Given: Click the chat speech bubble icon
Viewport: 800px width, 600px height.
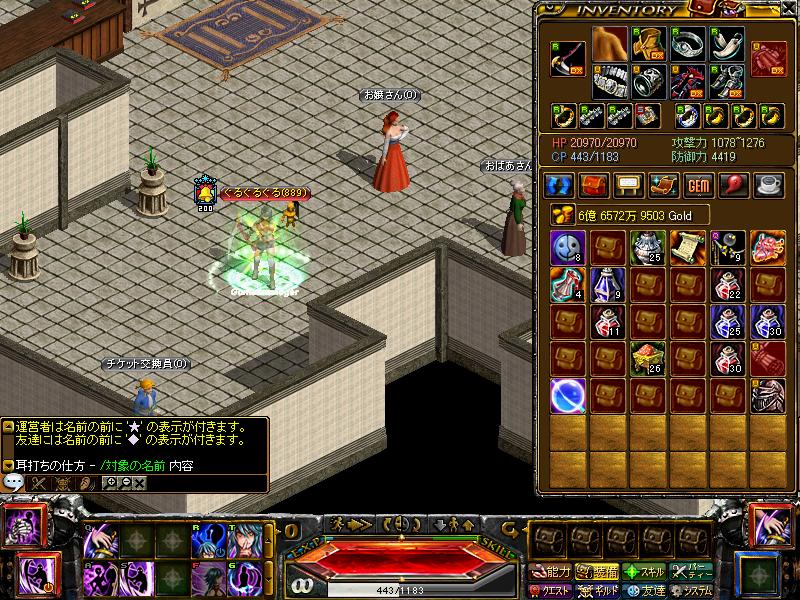Looking at the screenshot, I should [x=13, y=481].
